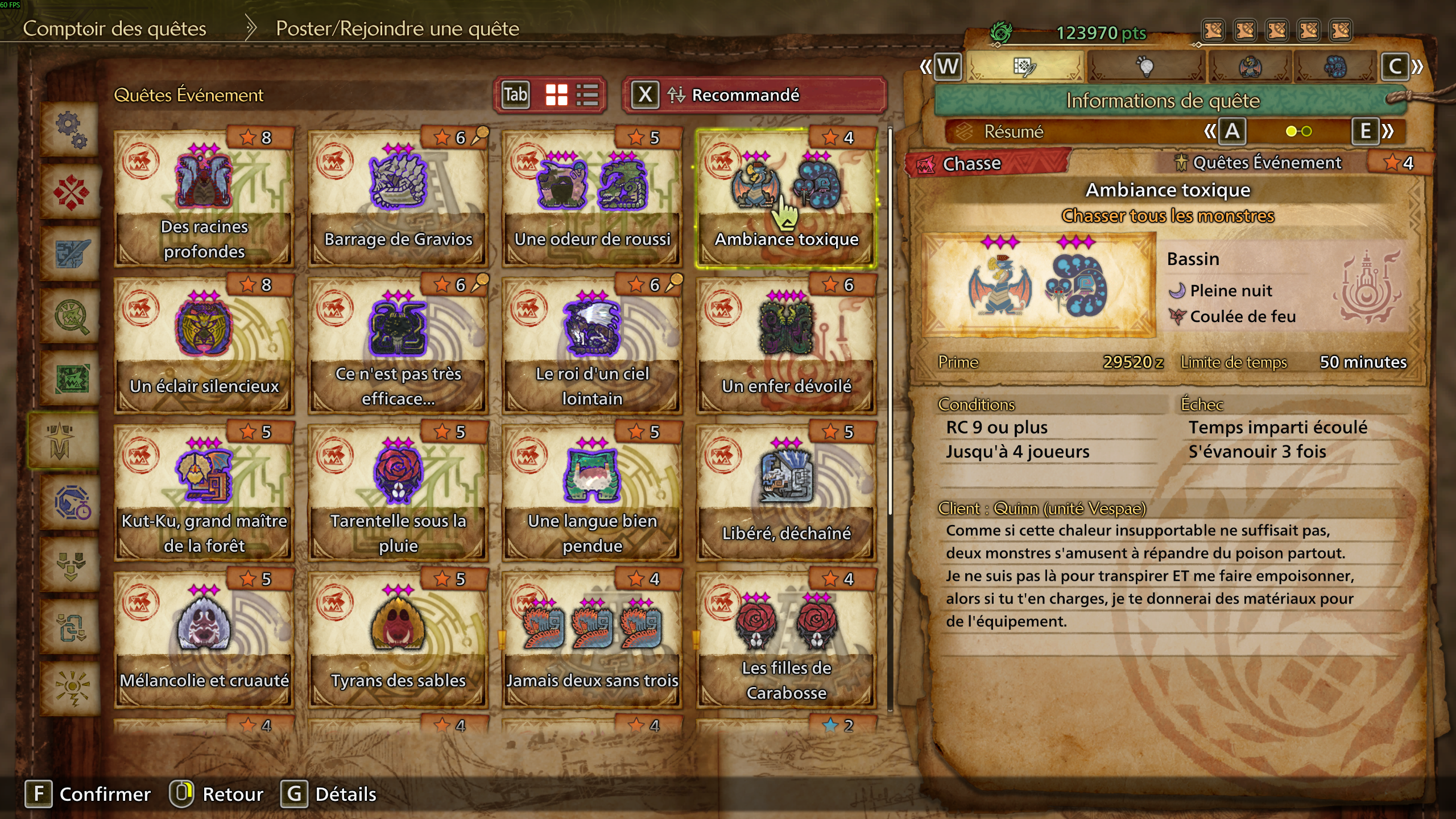Switch to the lightbulb info tab
Screen dimensions: 1456x819
pos(1145,67)
